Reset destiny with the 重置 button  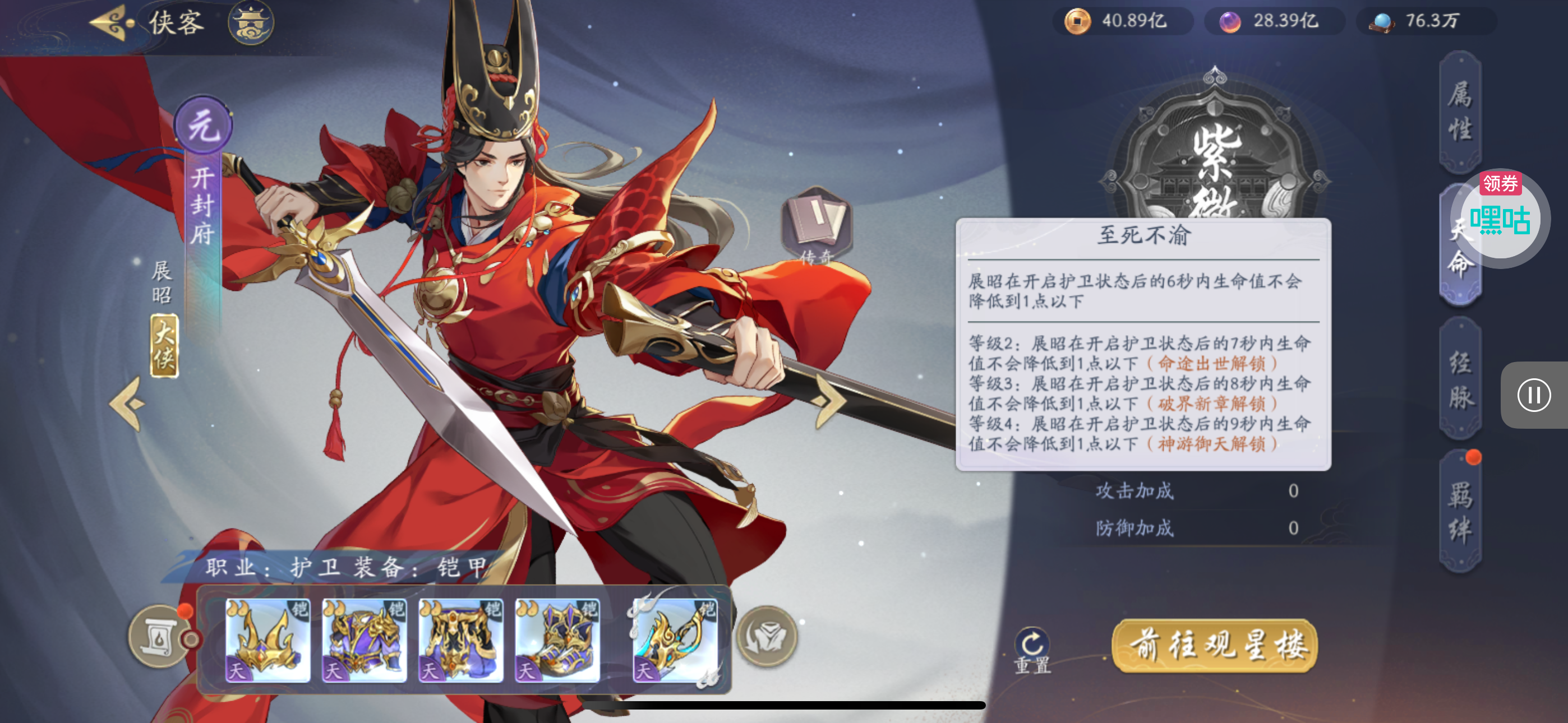1032,650
